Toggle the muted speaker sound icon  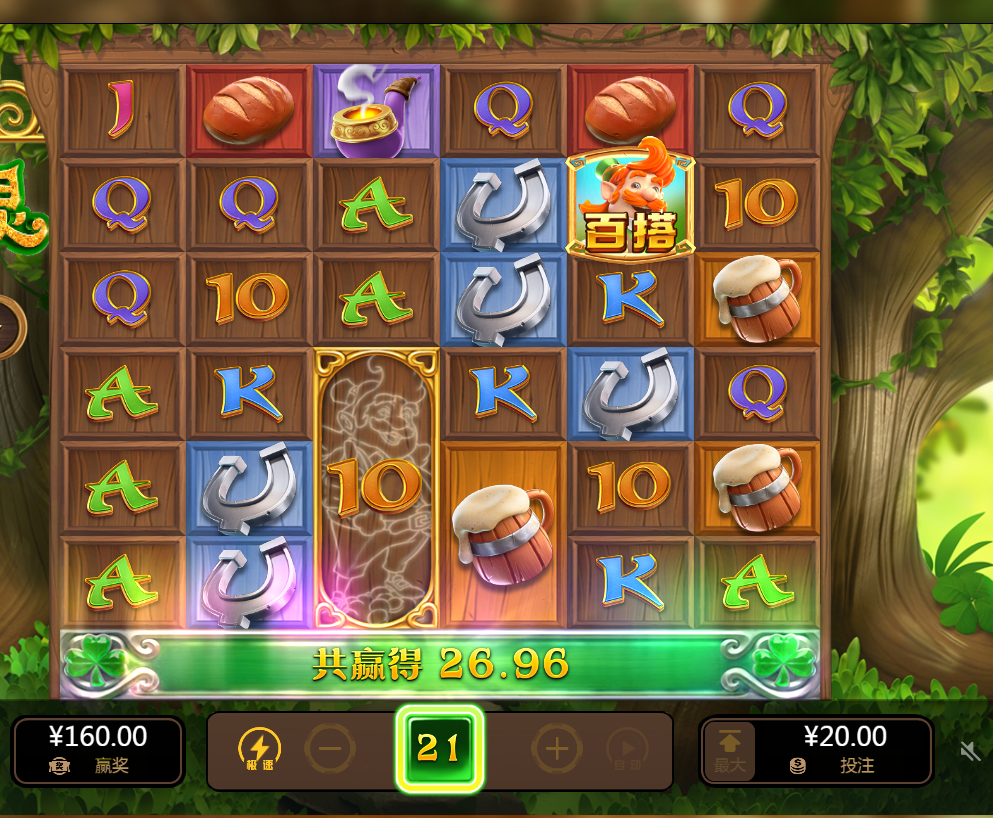point(969,751)
